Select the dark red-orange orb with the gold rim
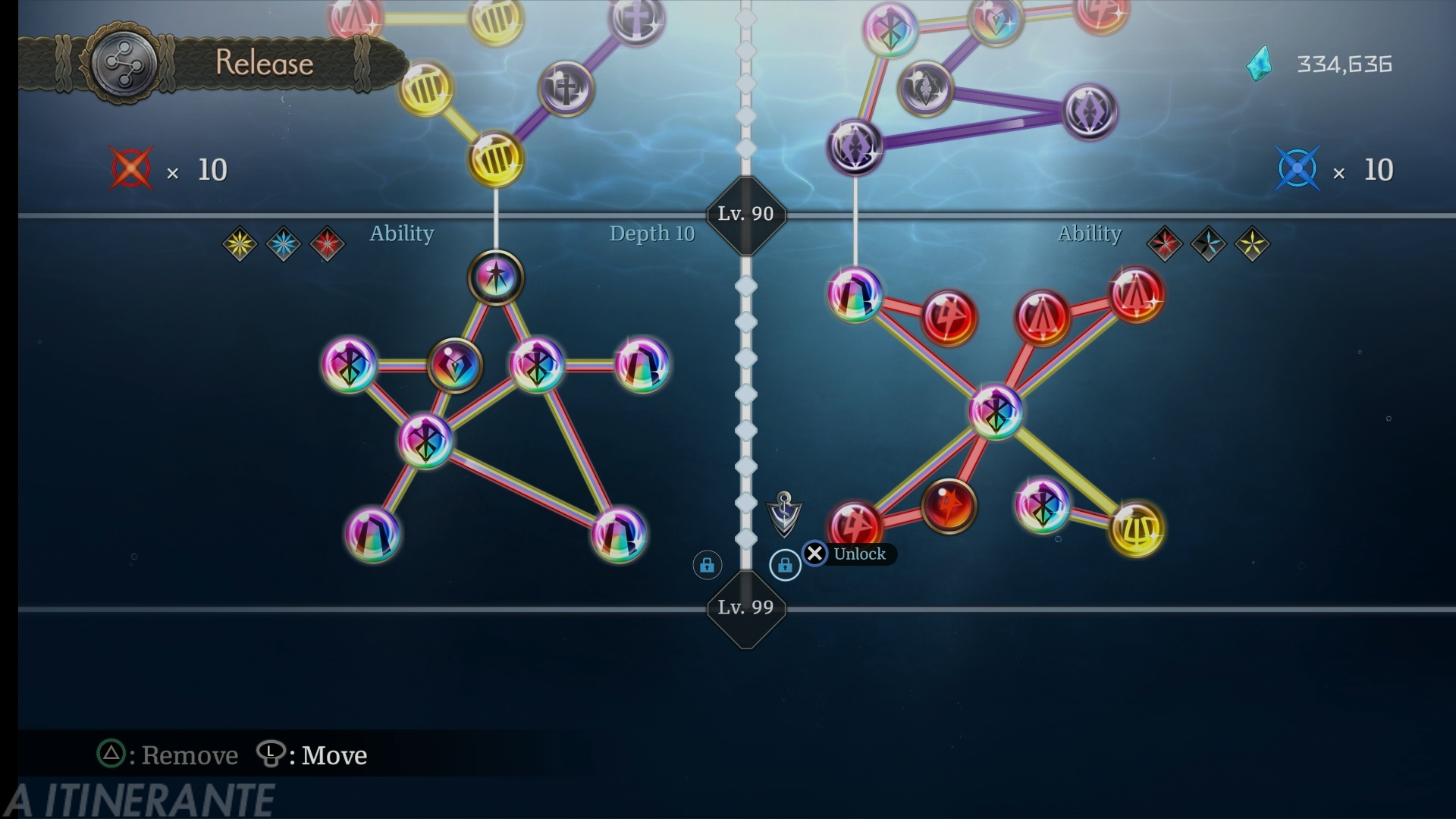Viewport: 1456px width, 819px height. point(949,506)
